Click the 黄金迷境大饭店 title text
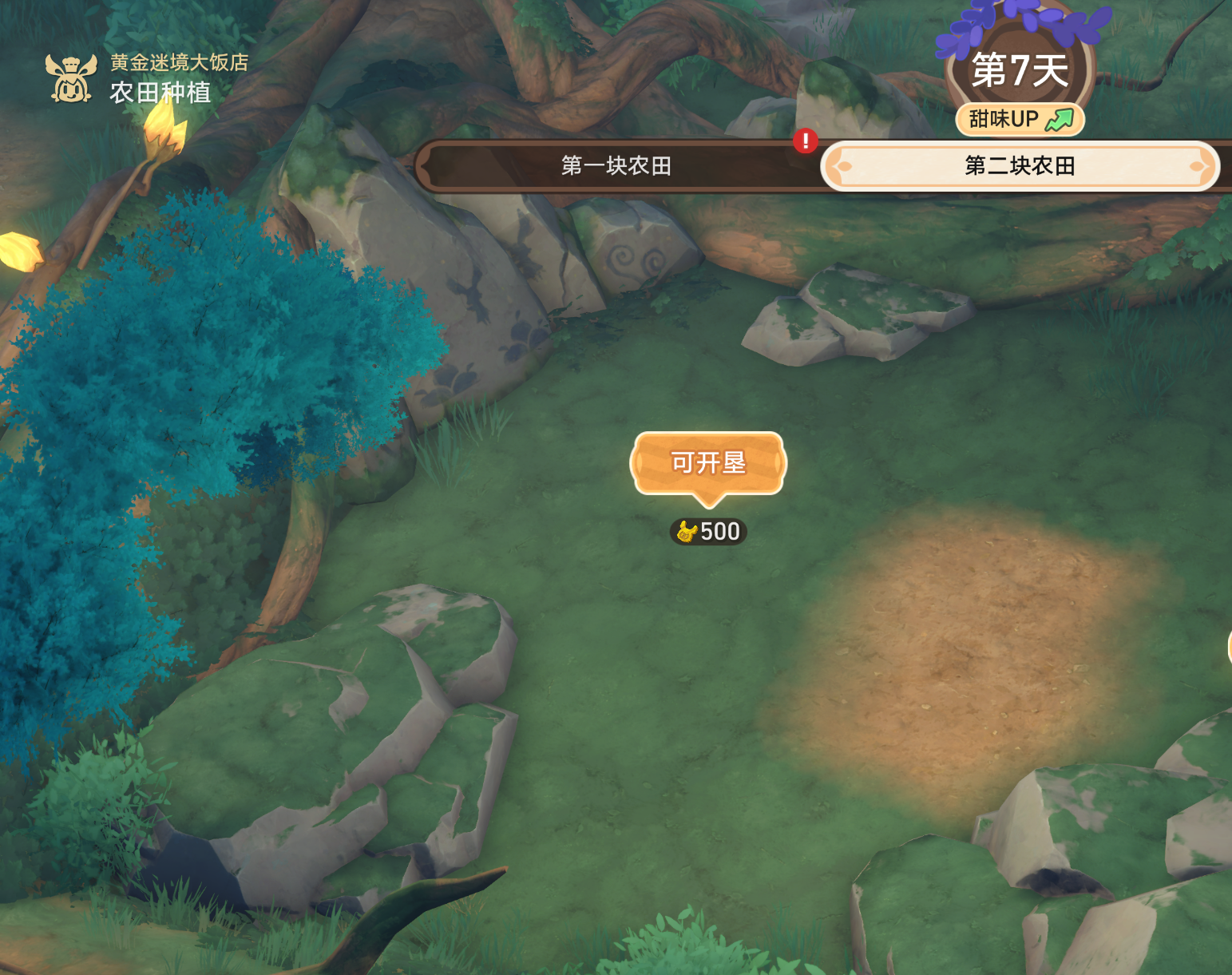This screenshot has height=975, width=1232. point(179,64)
